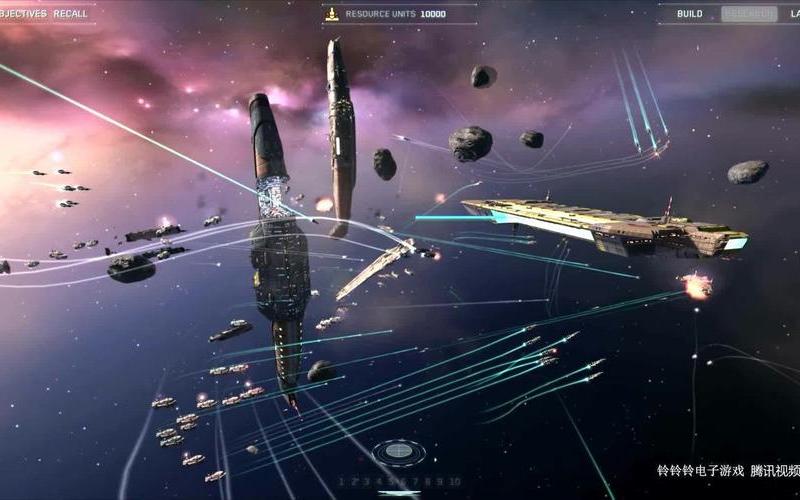Image resolution: width=800 pixels, height=500 pixels.
Task: Open the Build menu
Action: pyautogui.click(x=689, y=14)
